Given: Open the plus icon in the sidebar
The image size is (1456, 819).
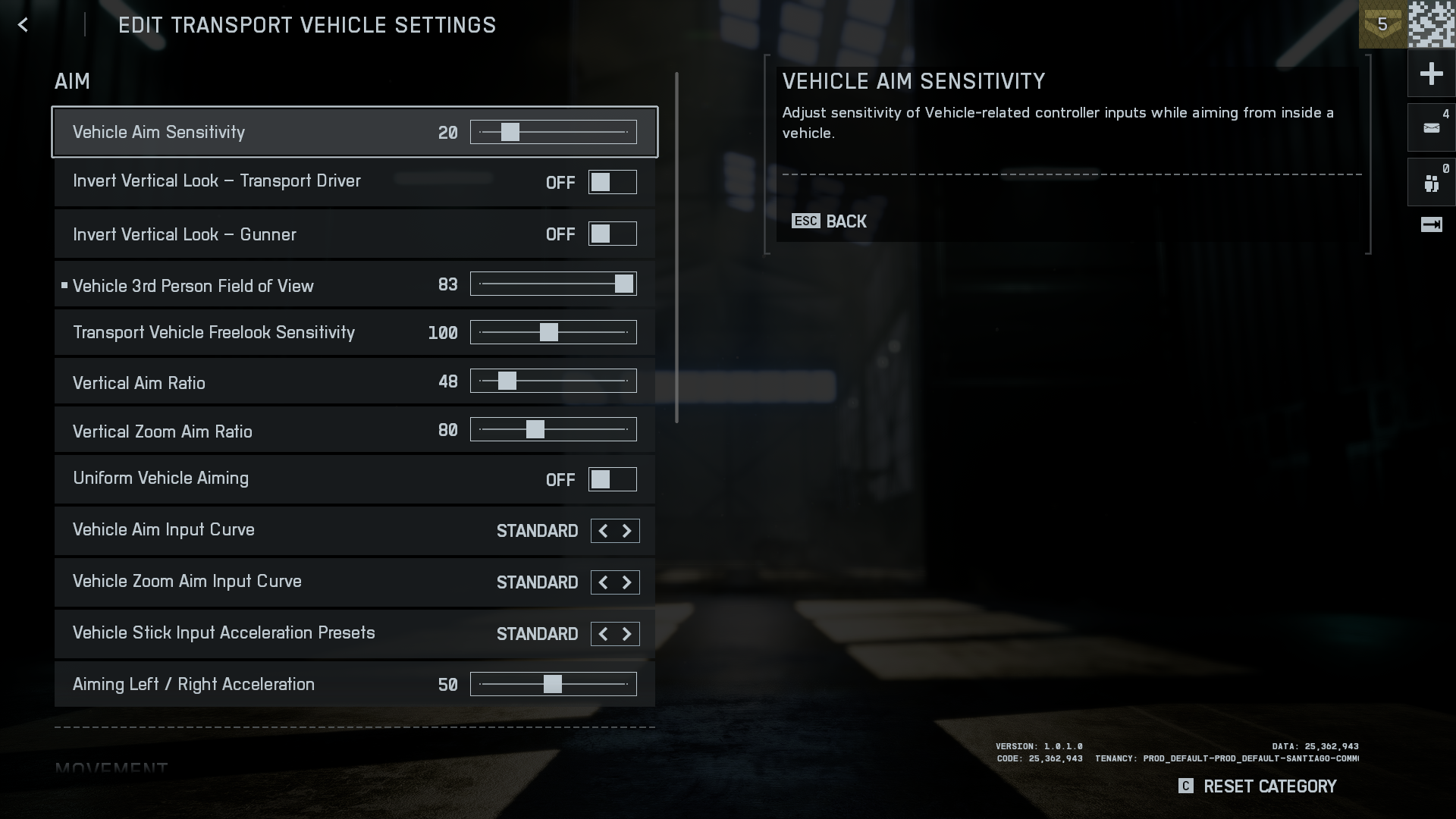Looking at the screenshot, I should click(x=1431, y=74).
